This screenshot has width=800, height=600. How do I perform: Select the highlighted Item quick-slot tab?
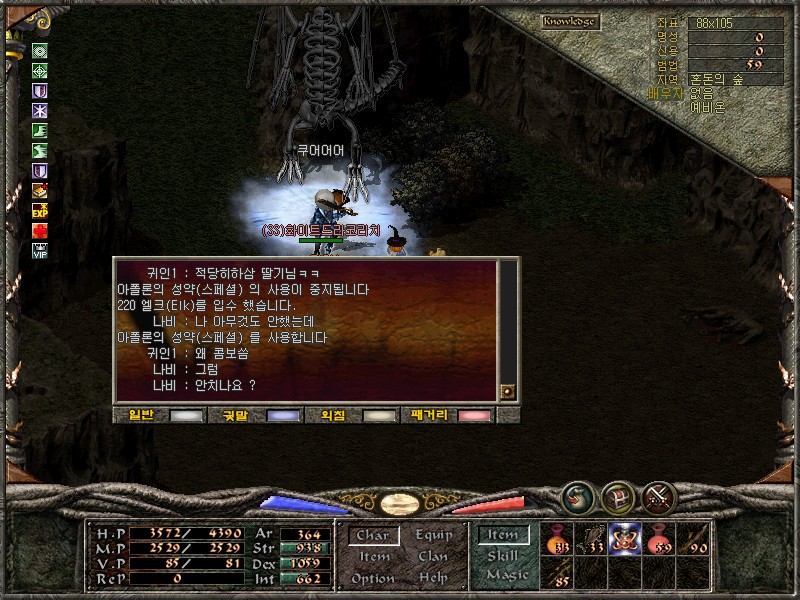[503, 536]
